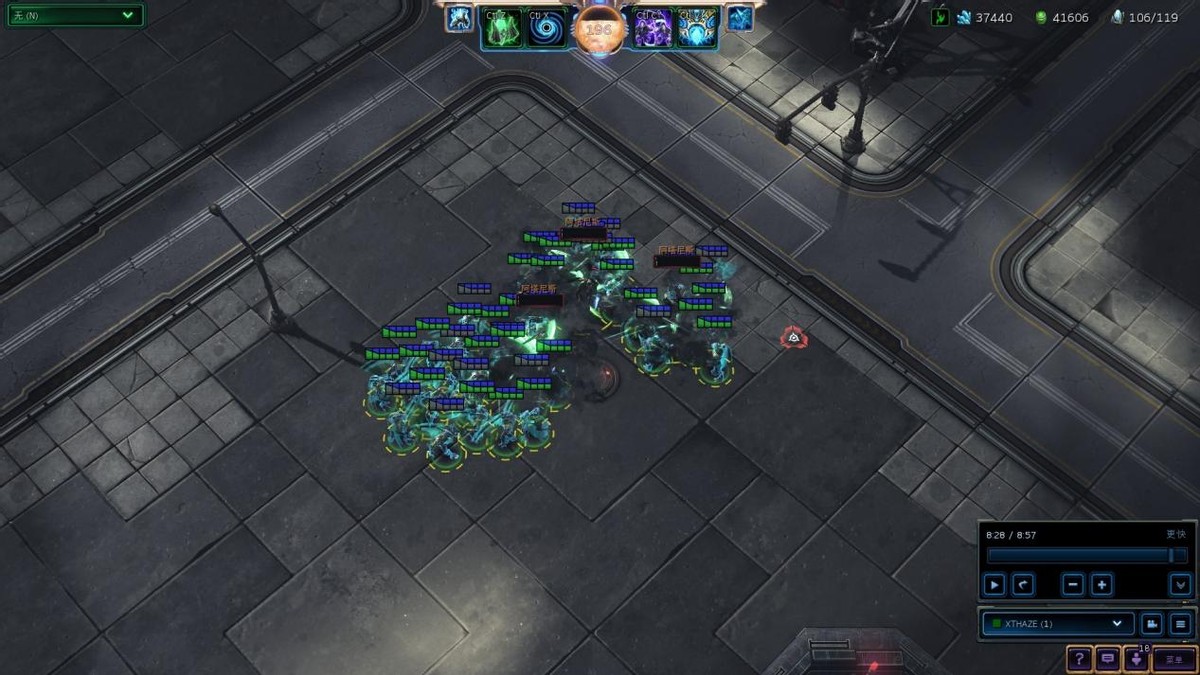The image size is (1200, 675).
Task: Click the replay rewind arrow button
Action: point(1023,585)
